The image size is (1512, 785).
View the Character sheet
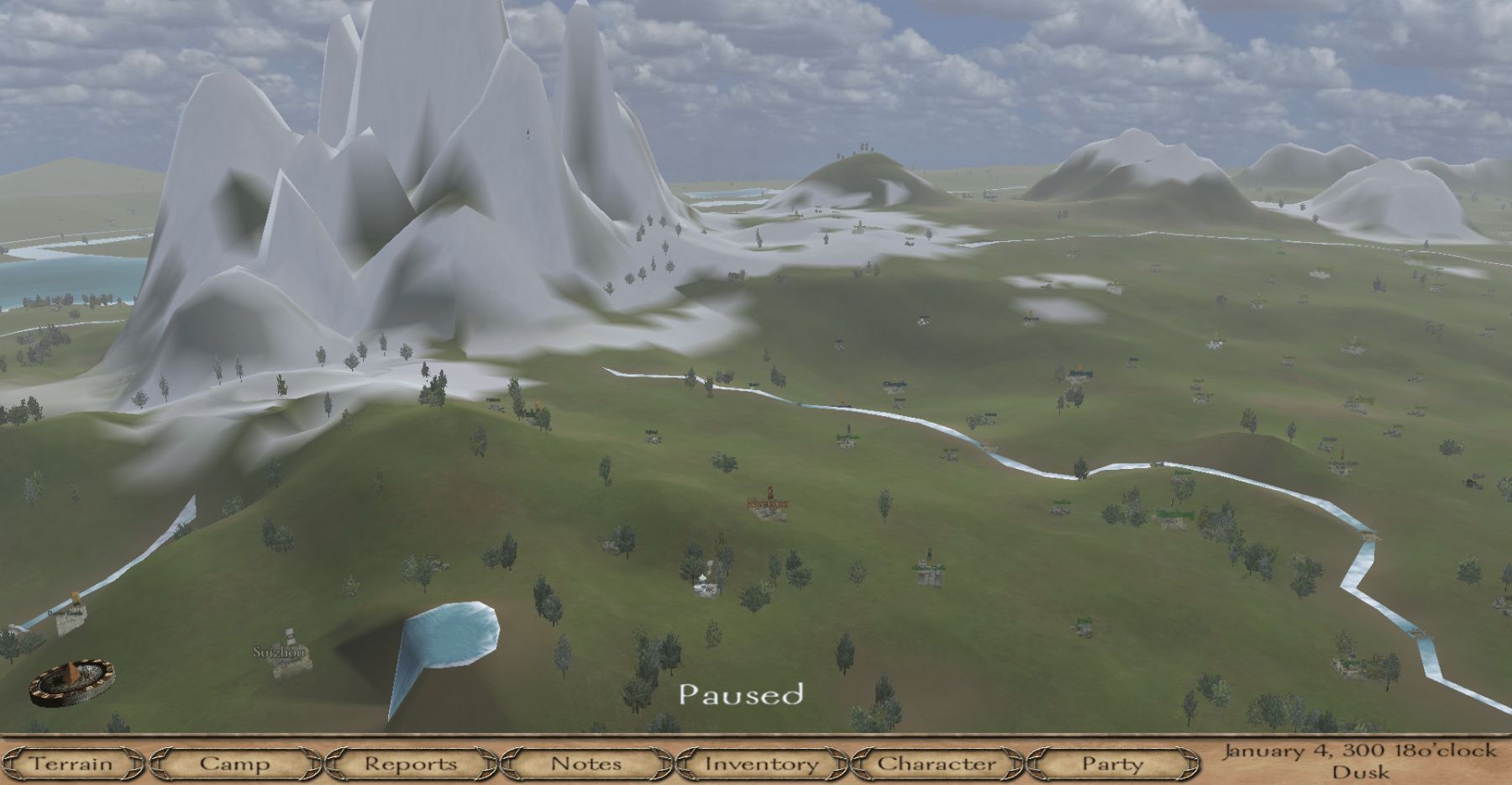click(937, 764)
